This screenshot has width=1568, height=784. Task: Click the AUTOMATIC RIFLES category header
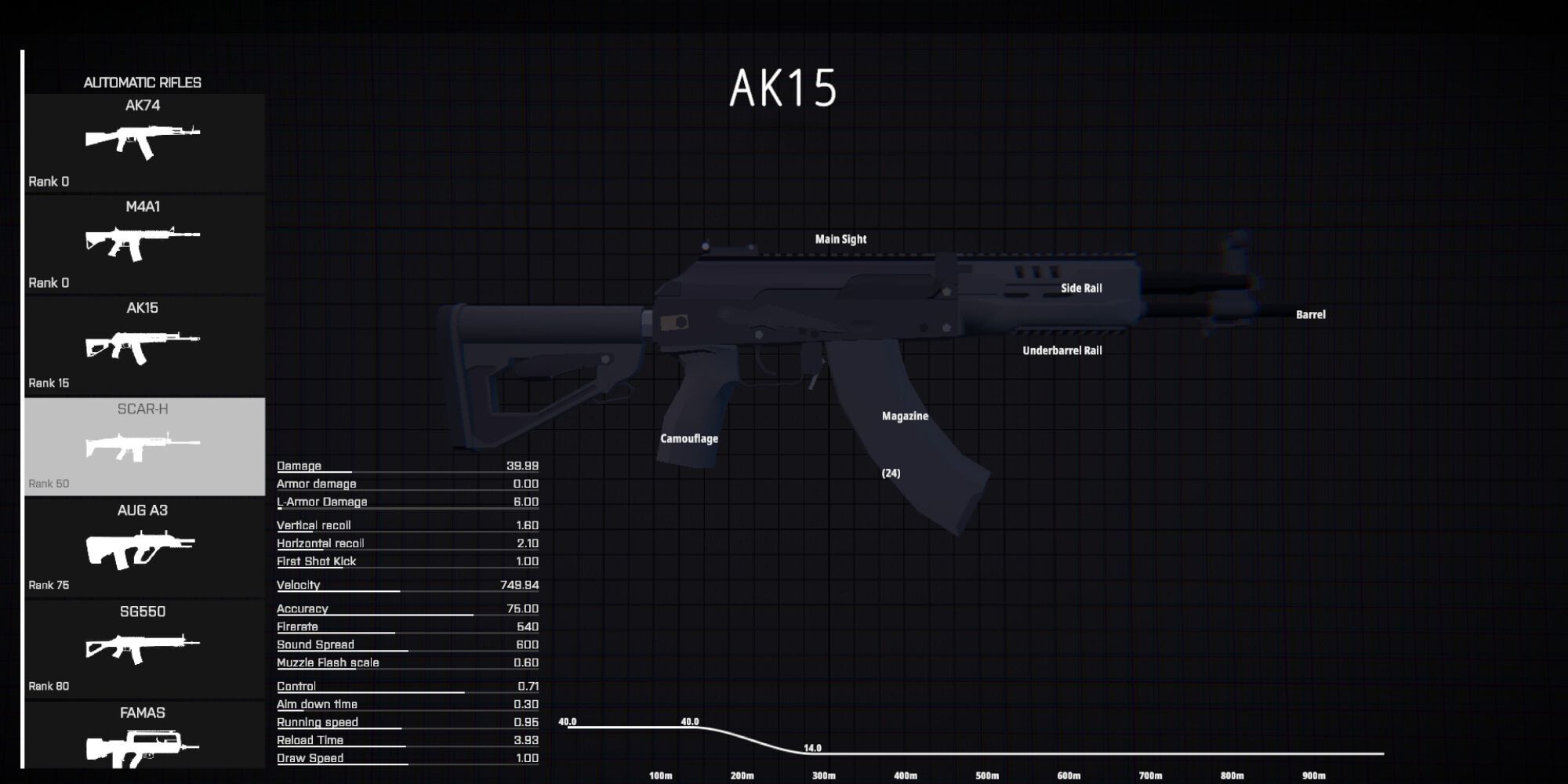point(142,82)
